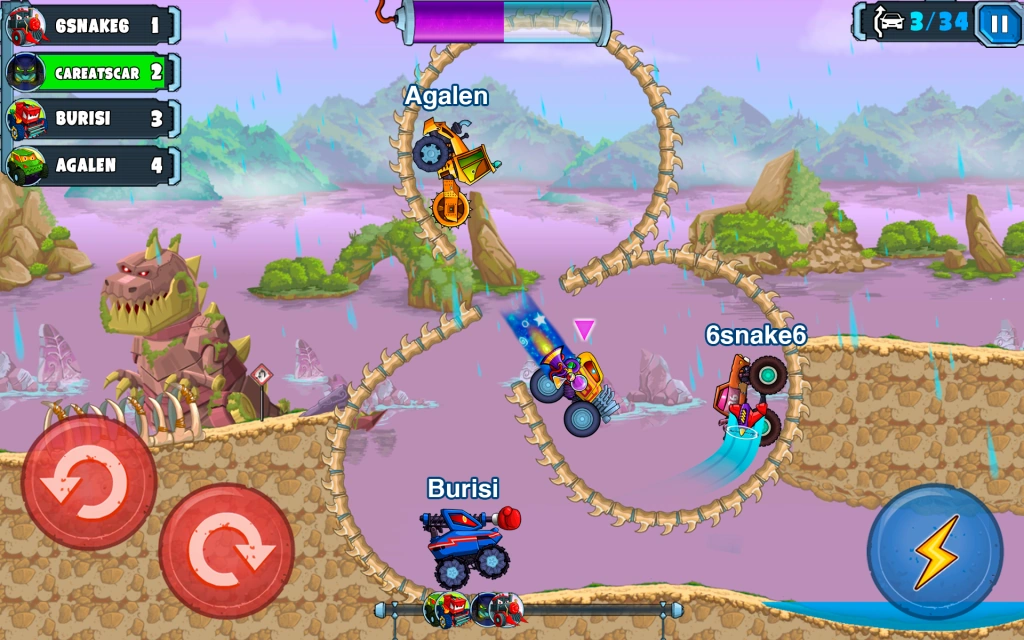1024x640 pixels.
Task: Activate the lightning bolt boost
Action: click(x=934, y=551)
